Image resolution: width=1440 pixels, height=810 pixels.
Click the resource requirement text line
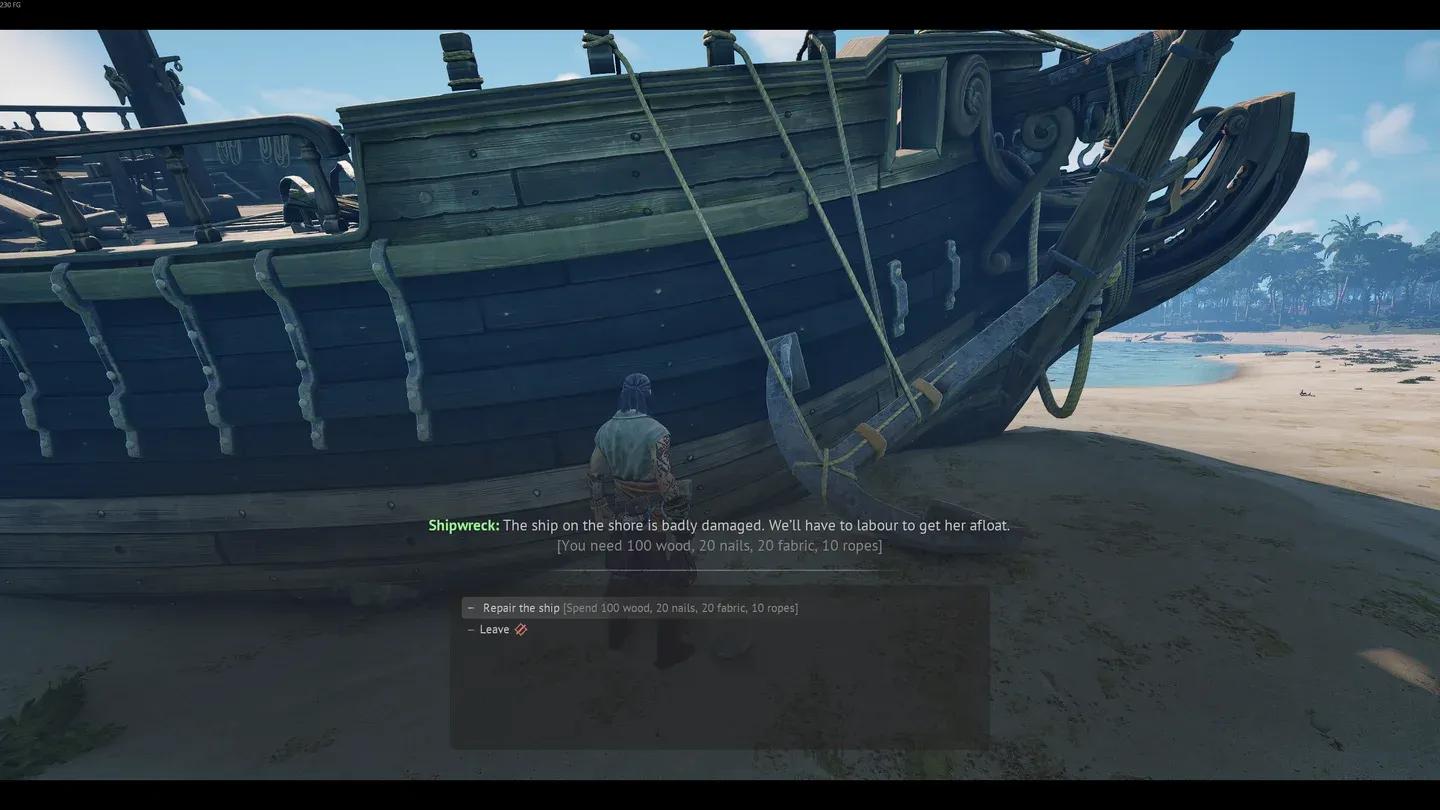(719, 543)
